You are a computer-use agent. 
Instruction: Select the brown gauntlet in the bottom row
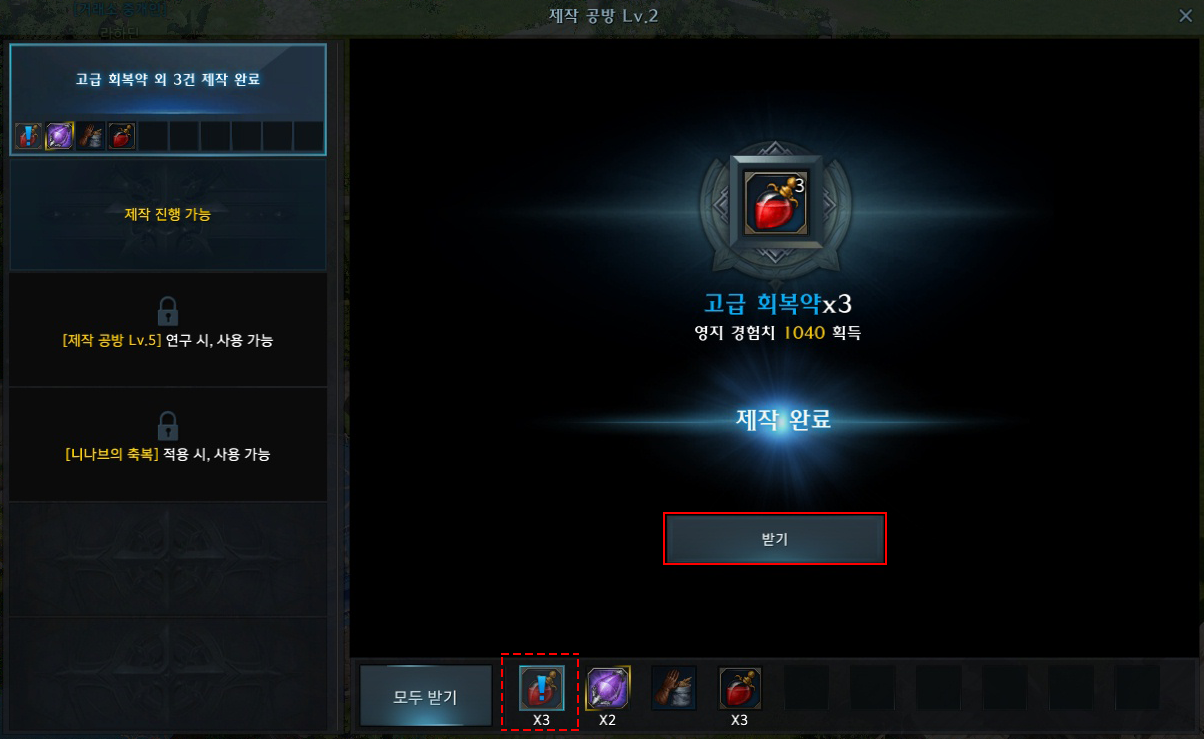click(674, 688)
